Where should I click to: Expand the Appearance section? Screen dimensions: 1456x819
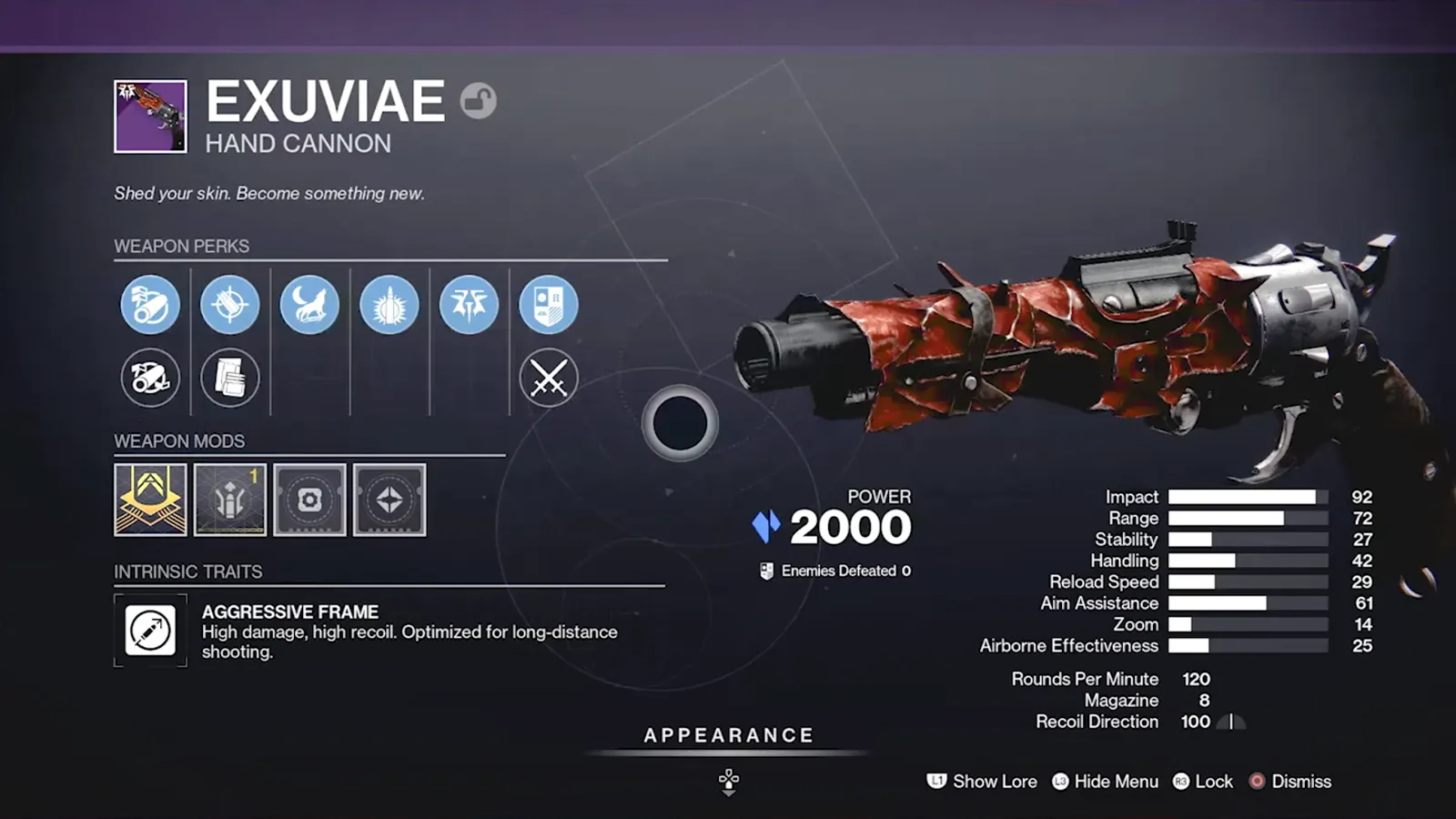pyautogui.click(x=727, y=735)
